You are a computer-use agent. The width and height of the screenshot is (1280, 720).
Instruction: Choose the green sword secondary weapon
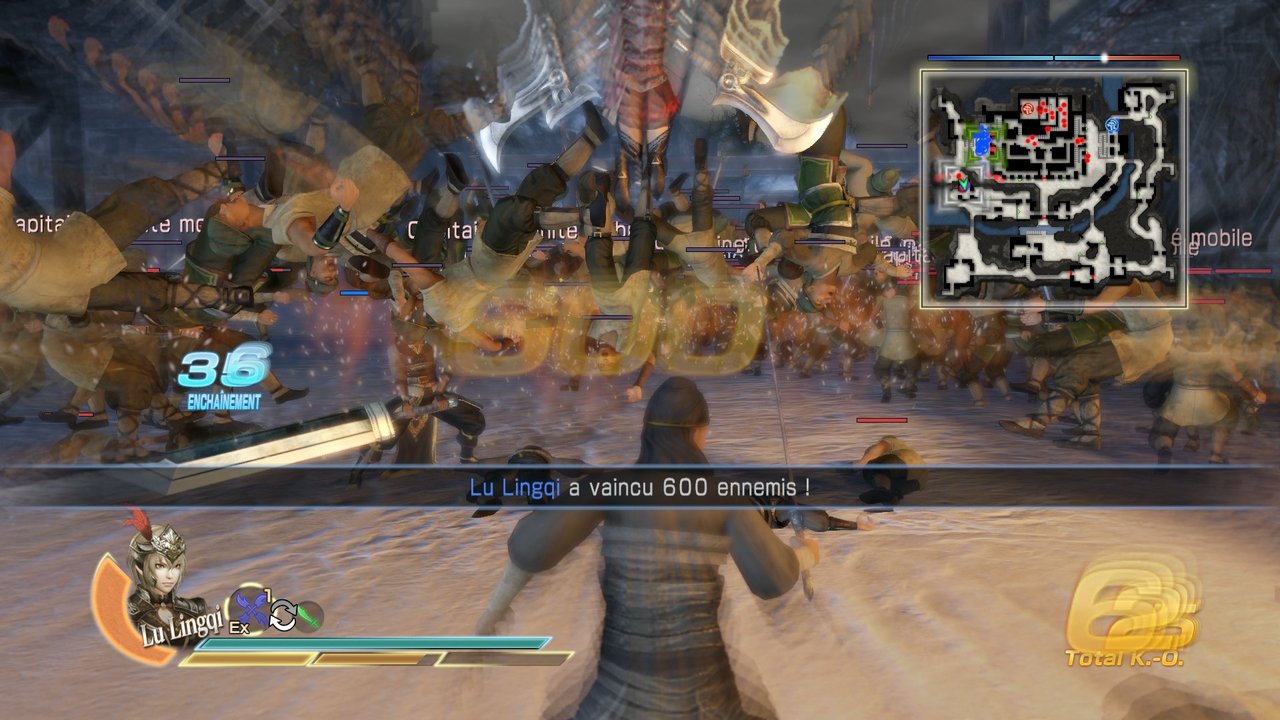[x=309, y=616]
